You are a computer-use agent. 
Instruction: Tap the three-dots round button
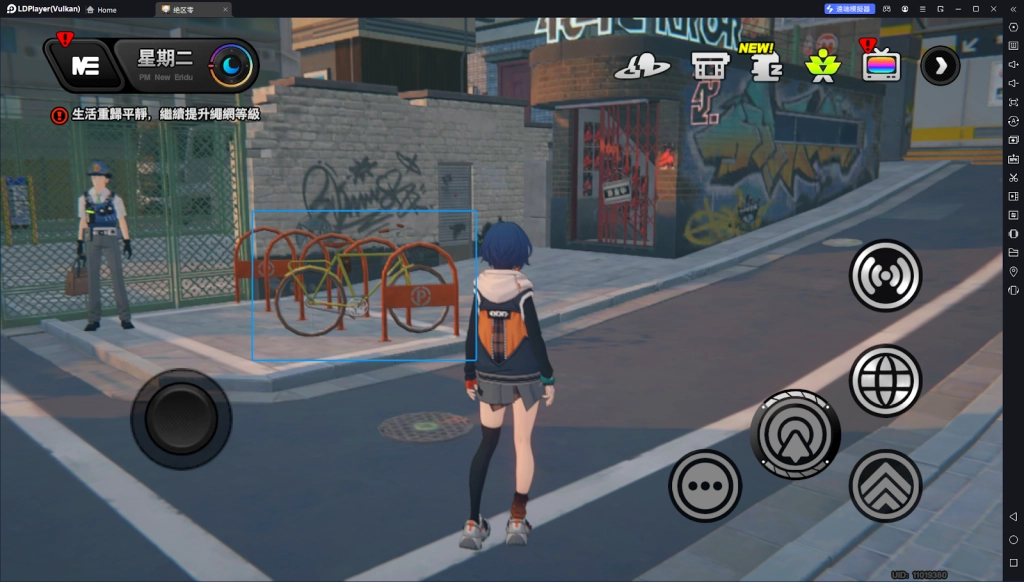(x=705, y=486)
